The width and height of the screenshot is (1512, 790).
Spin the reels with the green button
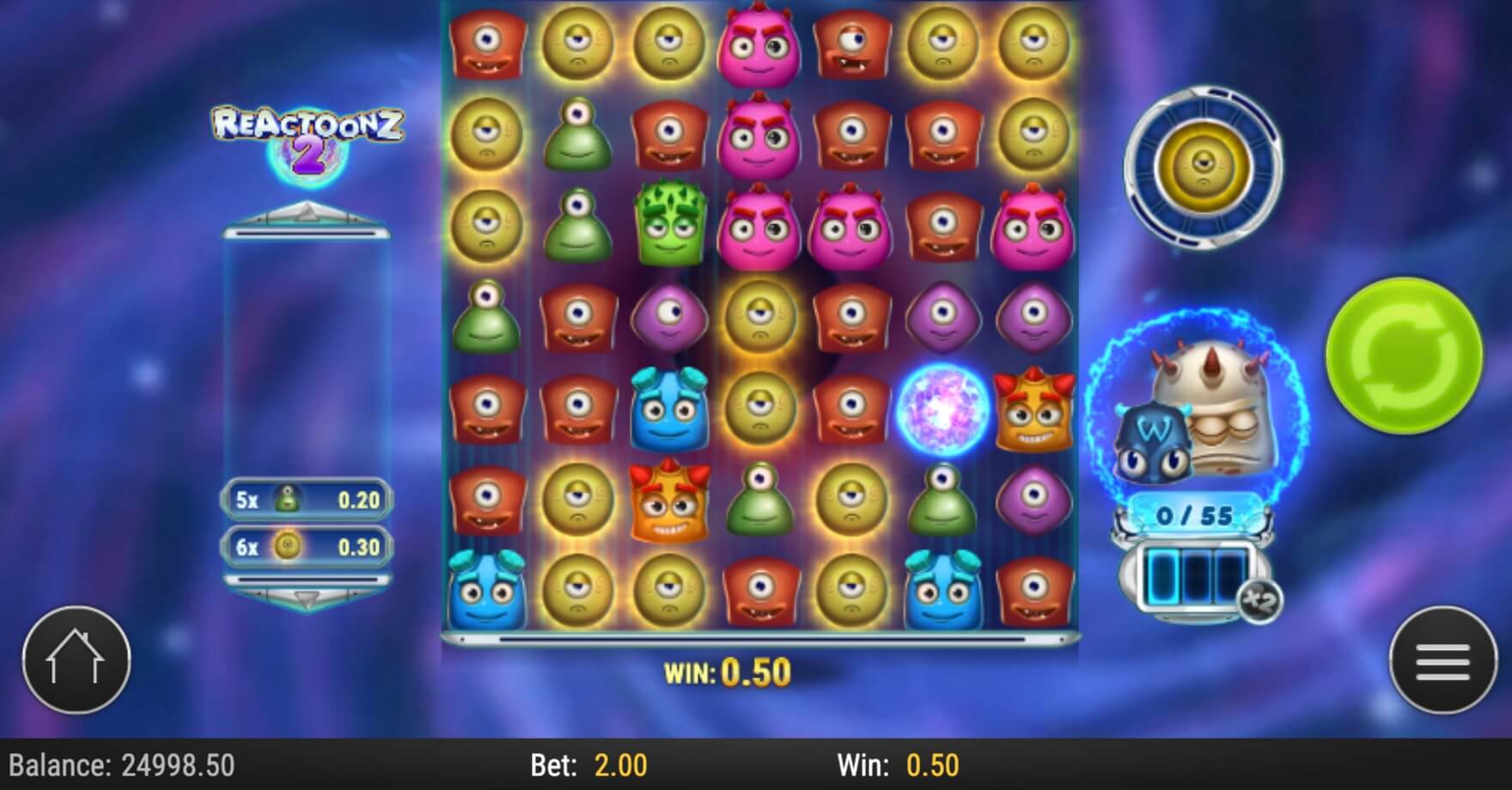[1404, 355]
